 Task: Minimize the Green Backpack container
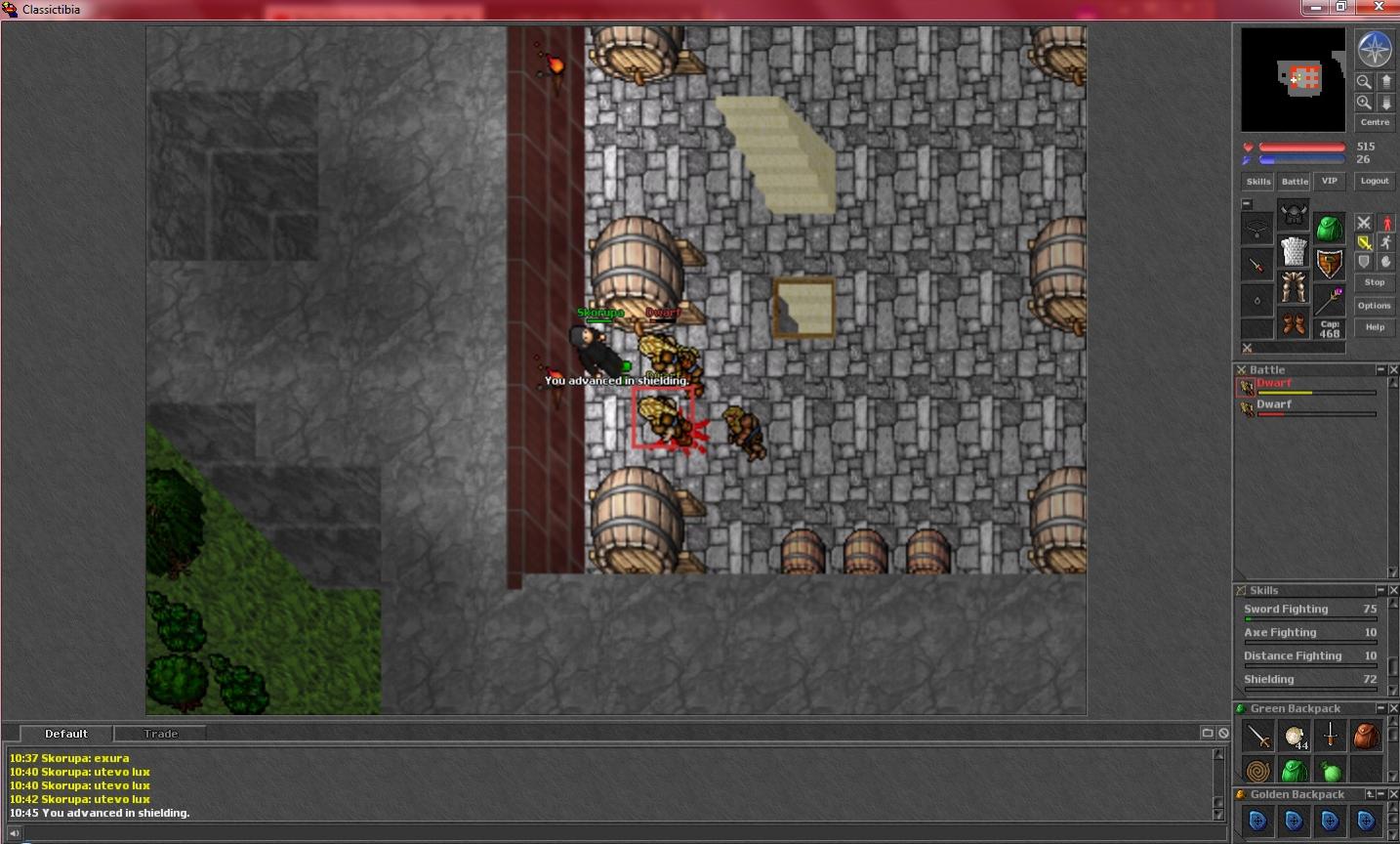(x=1380, y=708)
